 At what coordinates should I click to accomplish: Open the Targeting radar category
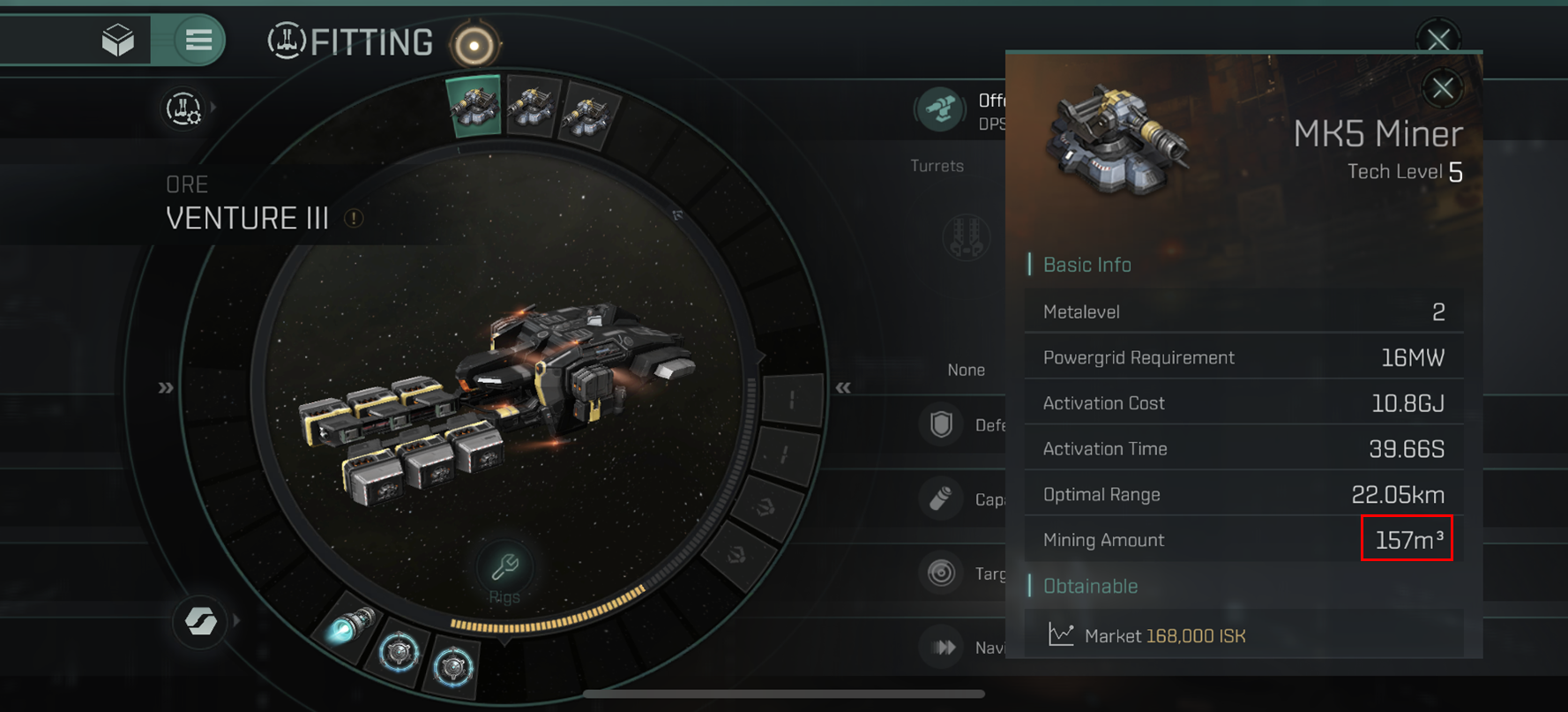tap(941, 573)
